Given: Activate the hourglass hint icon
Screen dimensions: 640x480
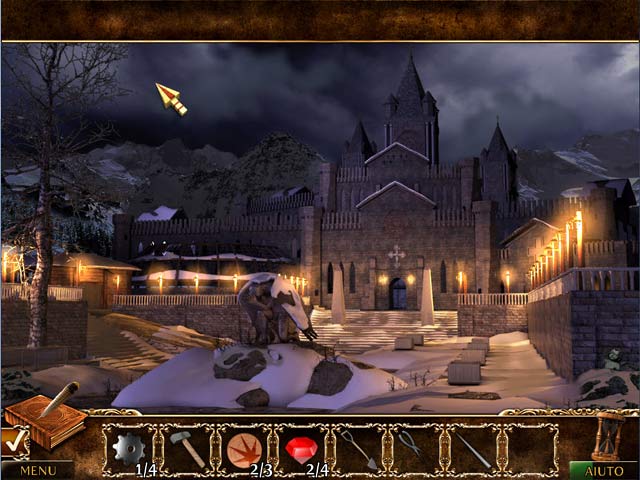Looking at the screenshot, I should point(604,434).
